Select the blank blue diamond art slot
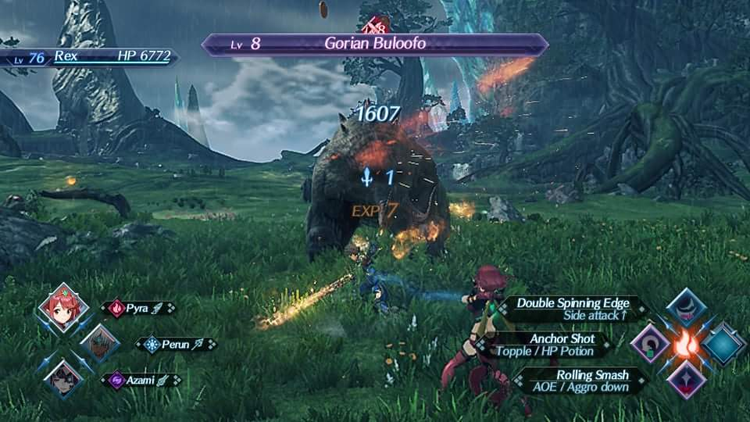750x422 pixels. (x=723, y=343)
